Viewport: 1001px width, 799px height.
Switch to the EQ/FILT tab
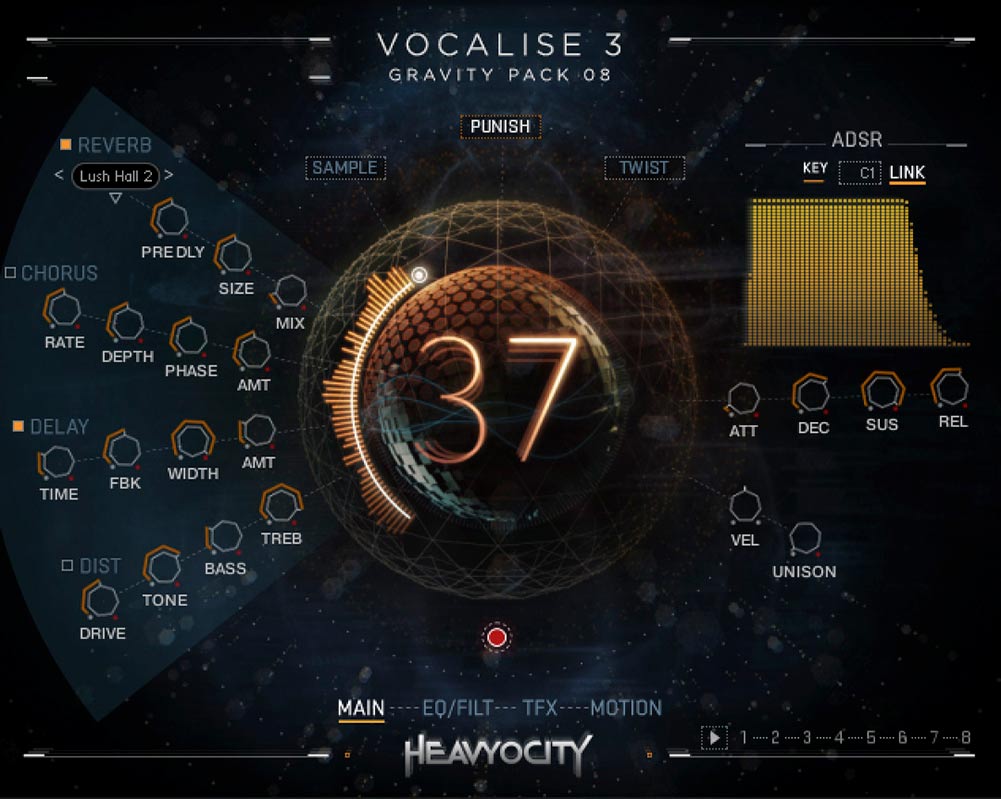click(458, 709)
